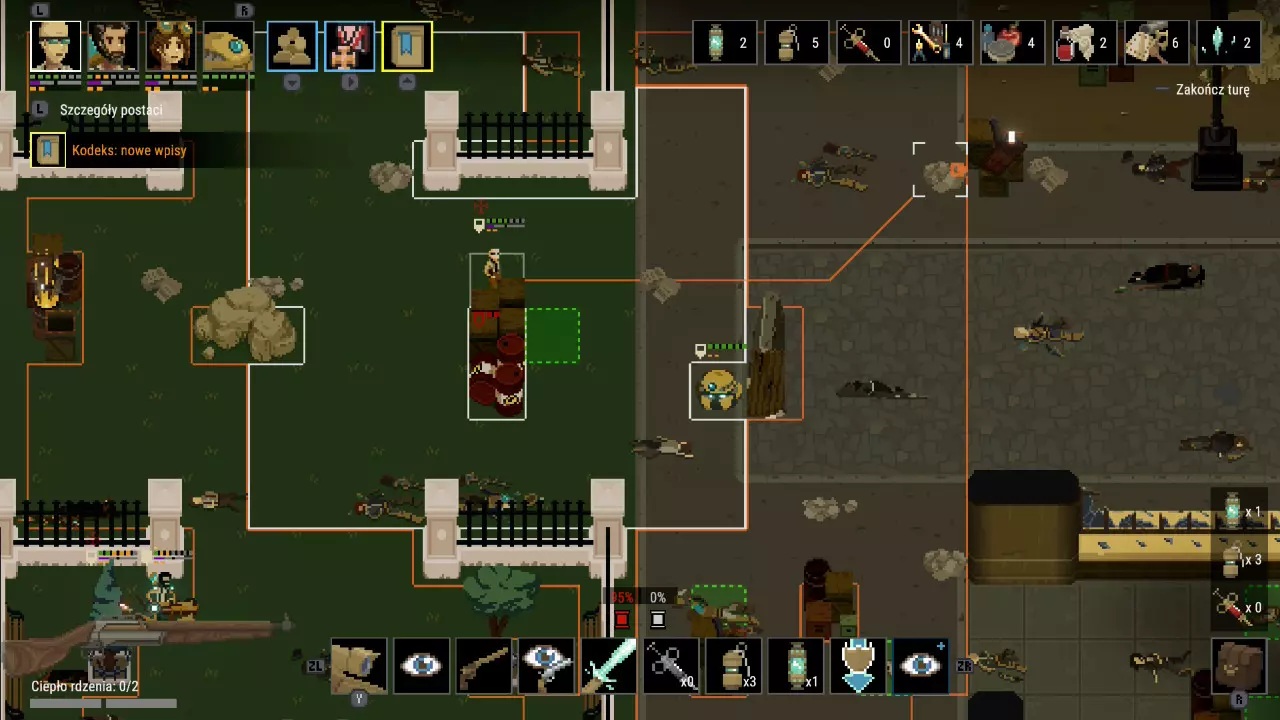Image resolution: width=1280 pixels, height=720 pixels.
Task: Open the backpack inventory icon
Action: tap(1240, 663)
